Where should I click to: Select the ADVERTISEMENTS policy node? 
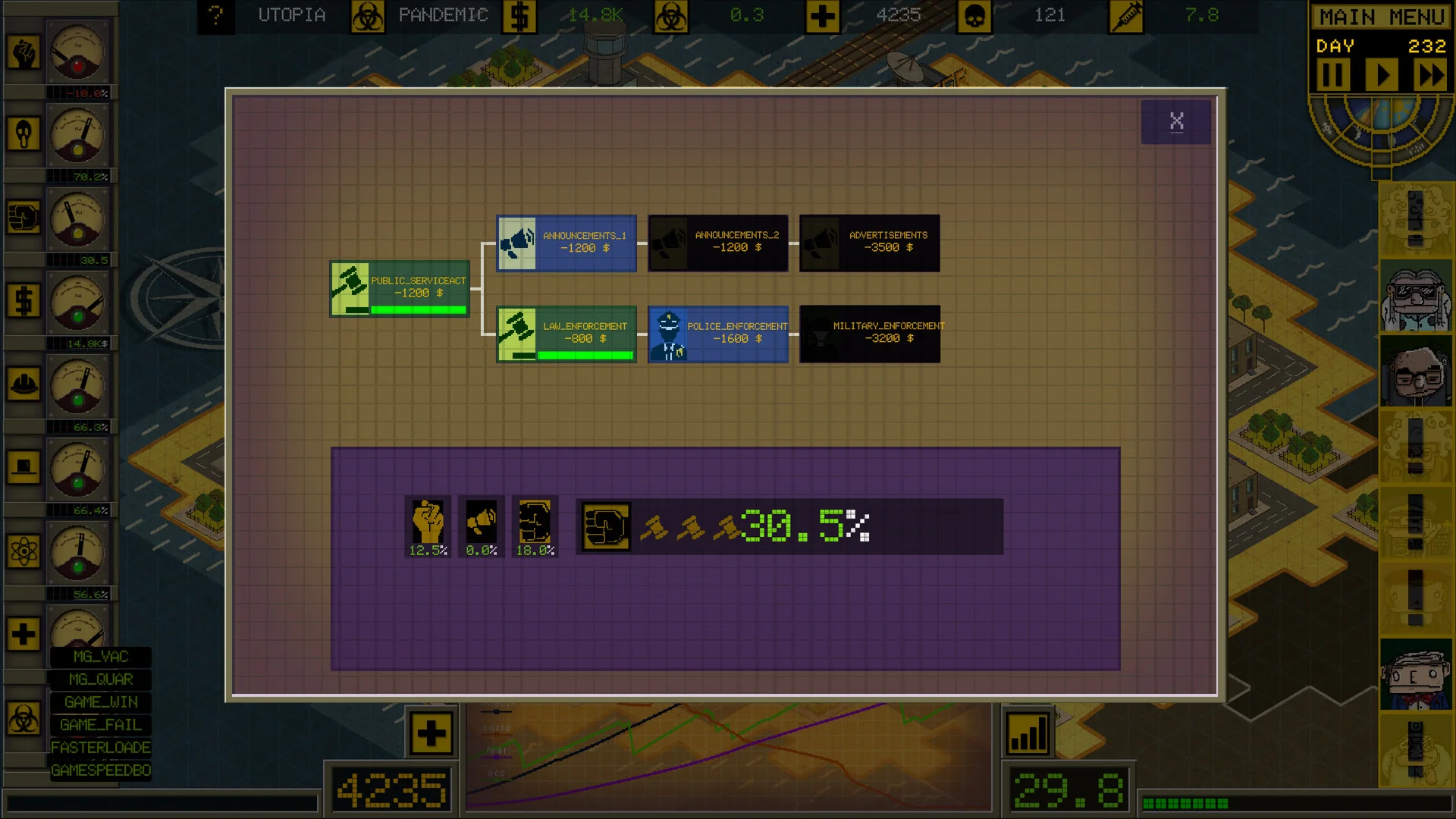tap(870, 243)
